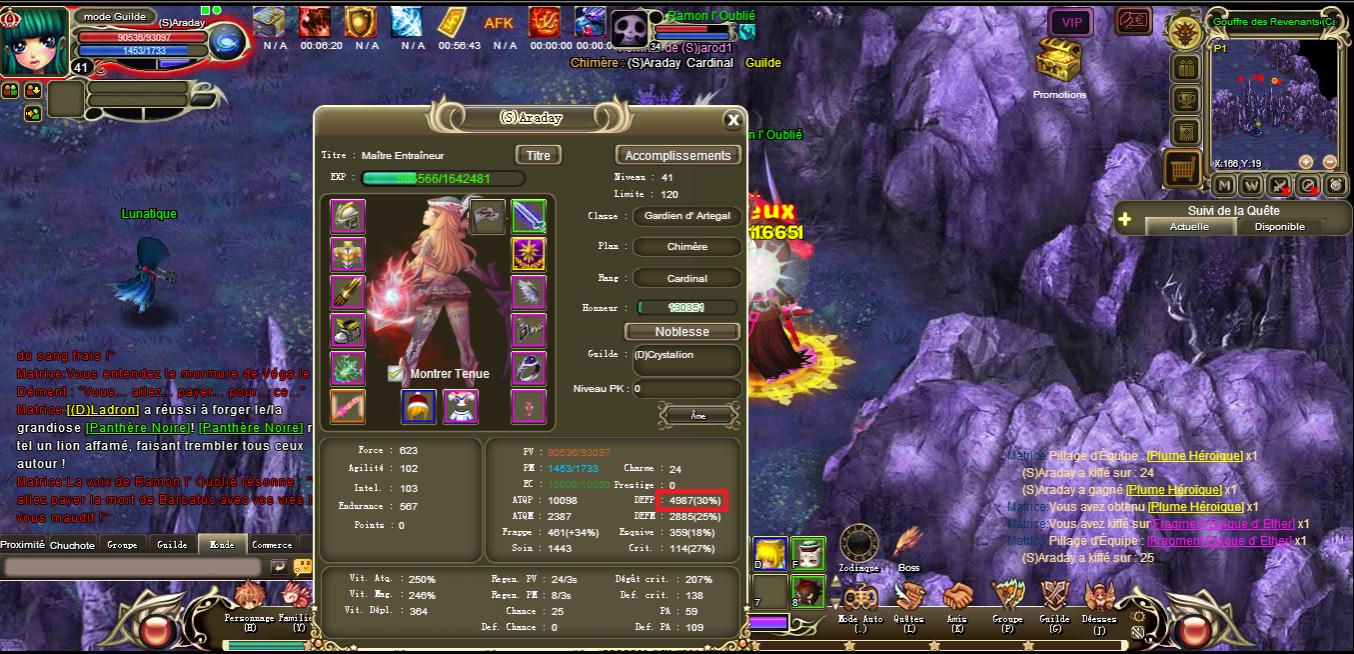This screenshot has width=1354, height=654.
Task: Open the Titre selection button
Action: 538,155
